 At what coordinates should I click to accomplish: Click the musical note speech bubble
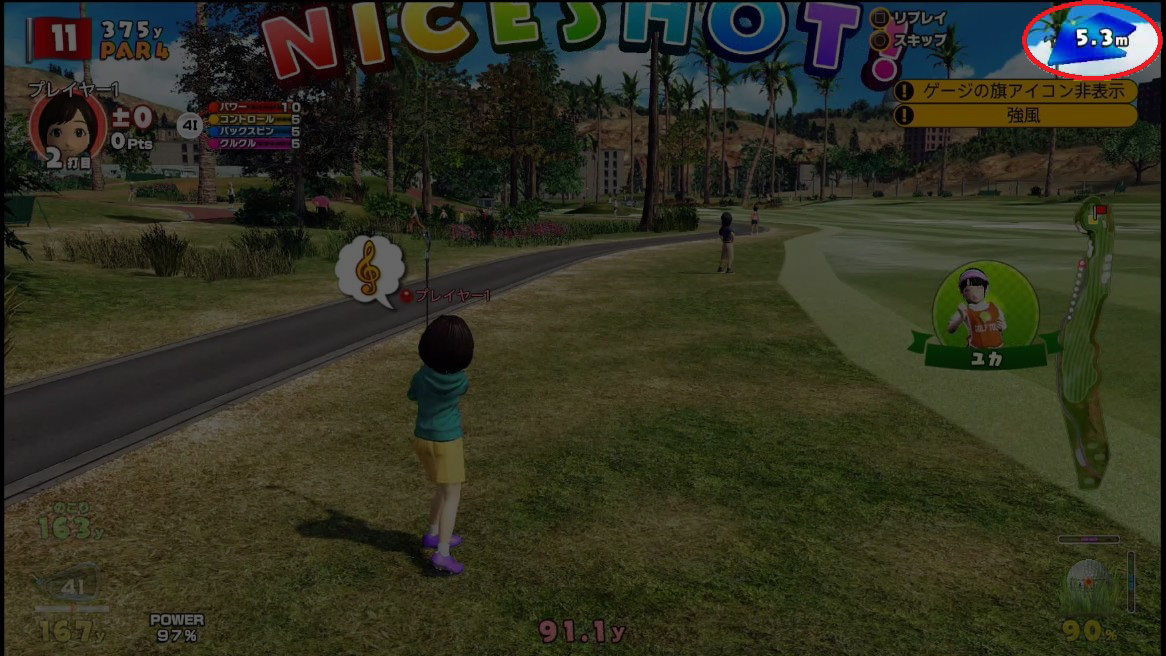pyautogui.click(x=369, y=267)
